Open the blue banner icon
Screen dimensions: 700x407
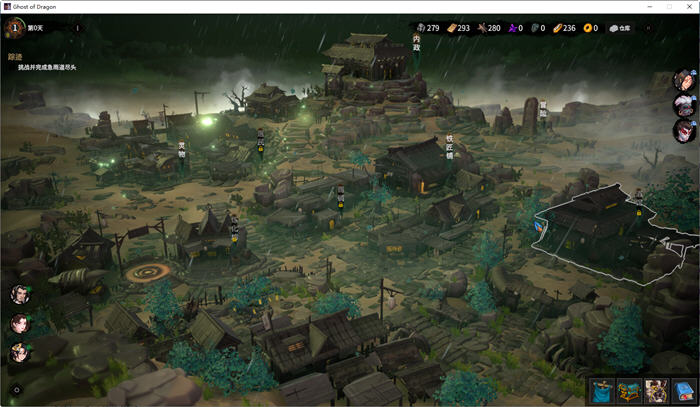pos(602,391)
